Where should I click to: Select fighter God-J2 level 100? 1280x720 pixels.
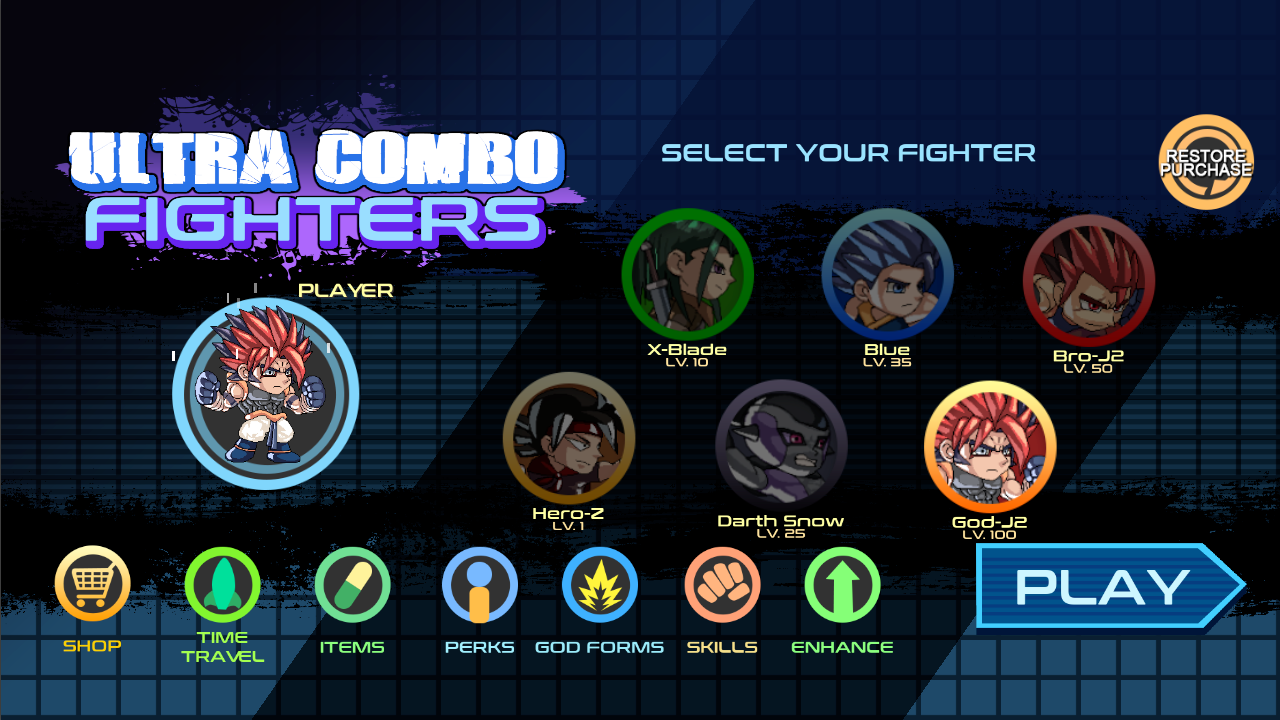990,447
